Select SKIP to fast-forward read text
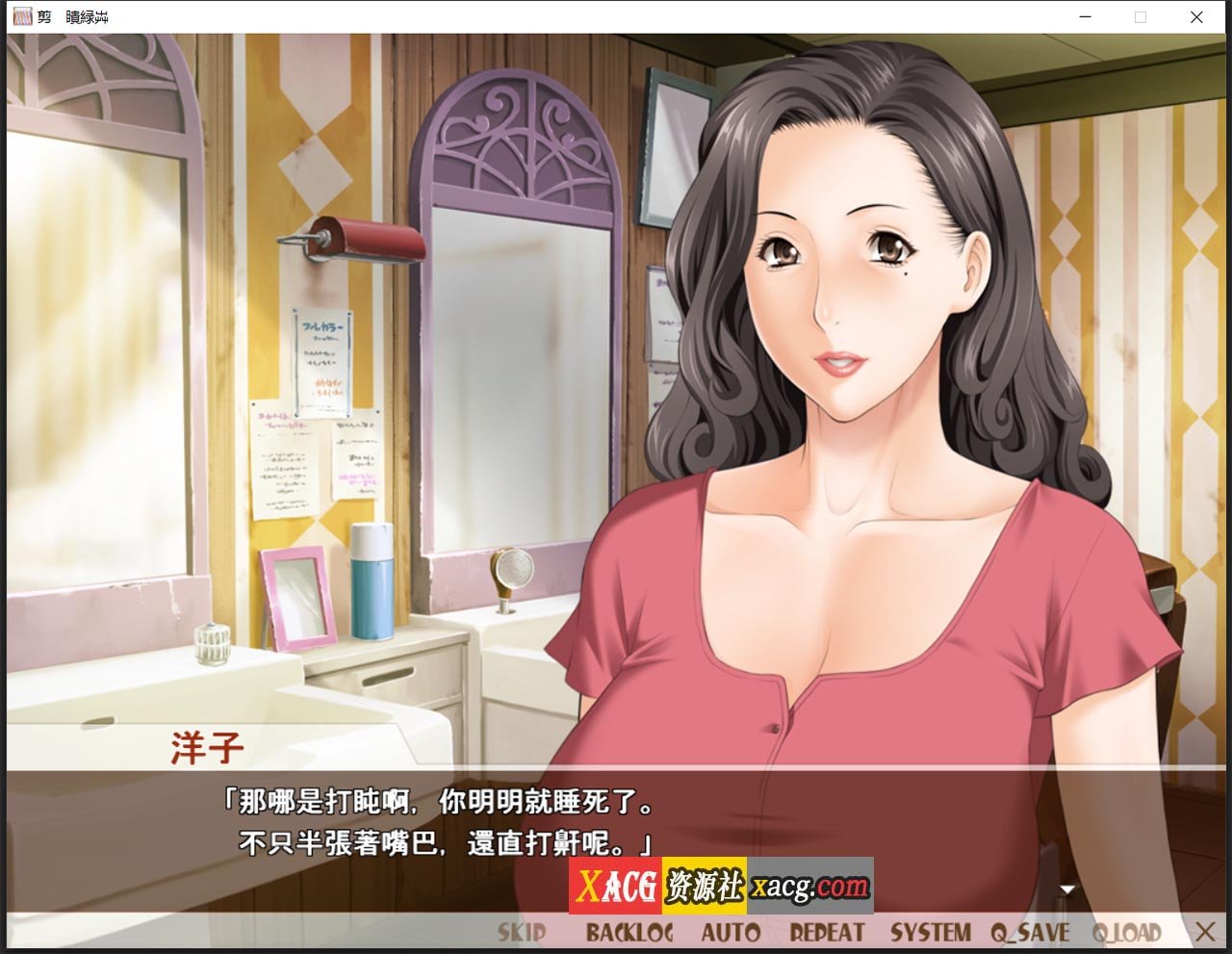Viewport: 1232px width, 954px height. point(520,931)
